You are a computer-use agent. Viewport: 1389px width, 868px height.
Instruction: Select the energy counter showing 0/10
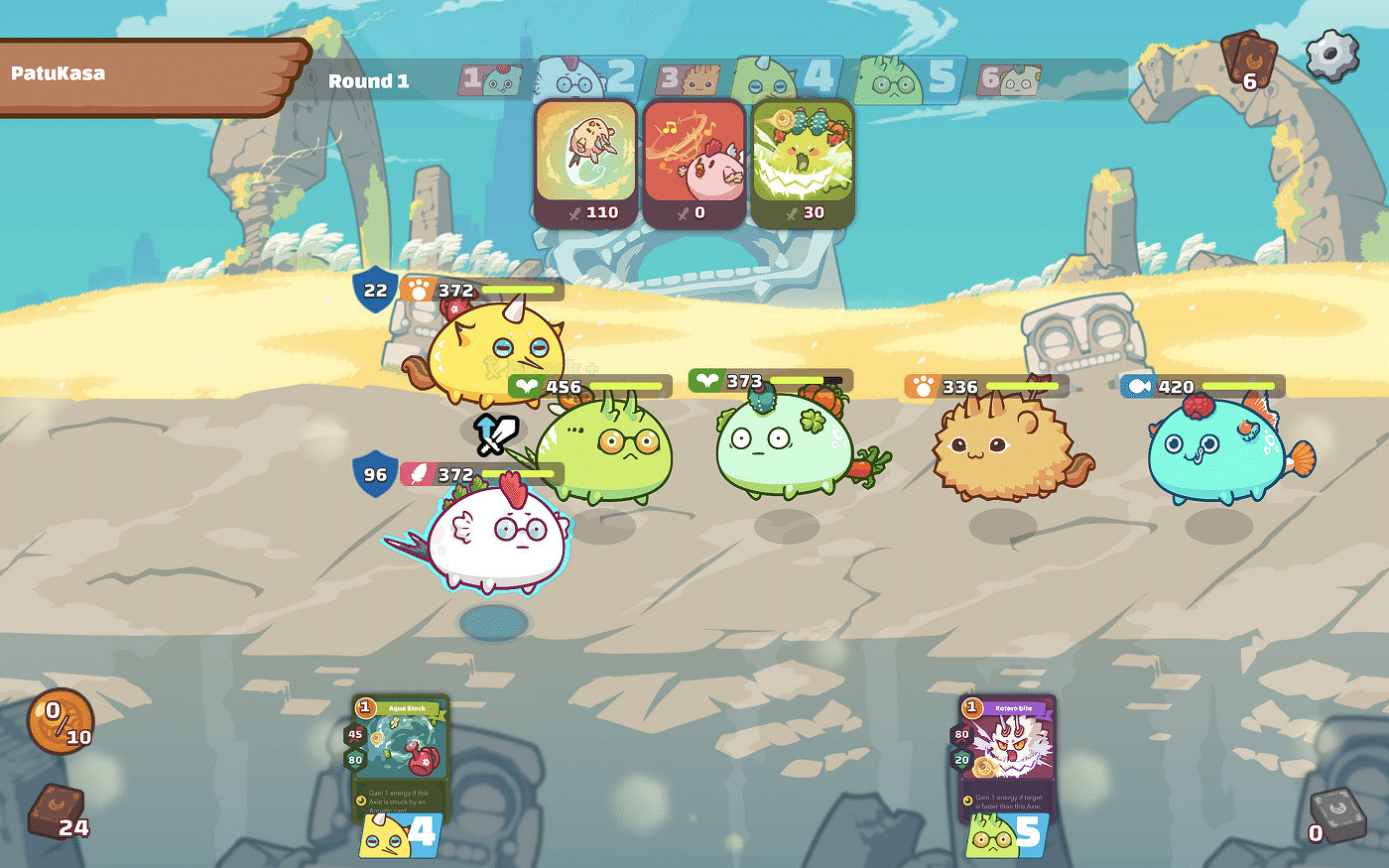click(x=60, y=724)
